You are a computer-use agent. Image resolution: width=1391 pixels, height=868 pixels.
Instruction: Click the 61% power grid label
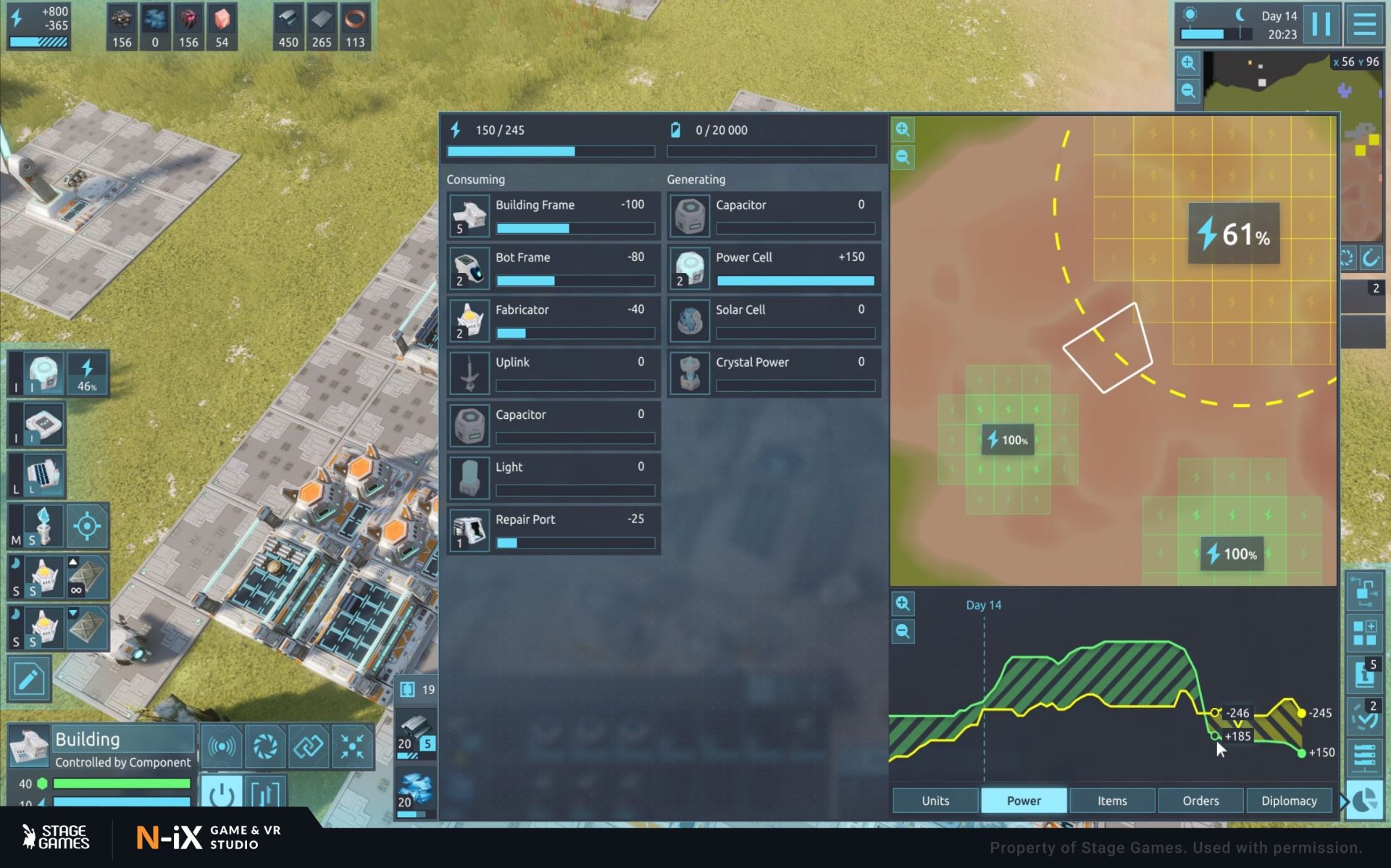tap(1233, 233)
